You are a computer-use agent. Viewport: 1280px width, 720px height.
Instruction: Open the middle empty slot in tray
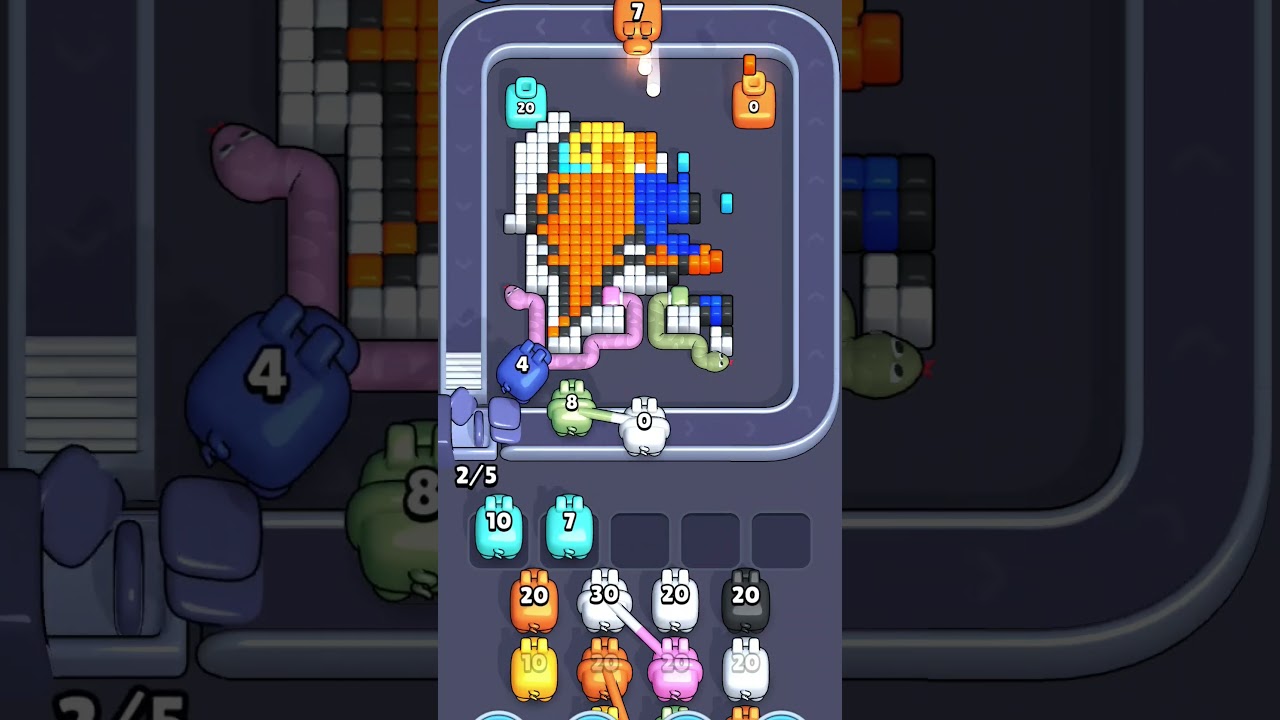(x=711, y=538)
